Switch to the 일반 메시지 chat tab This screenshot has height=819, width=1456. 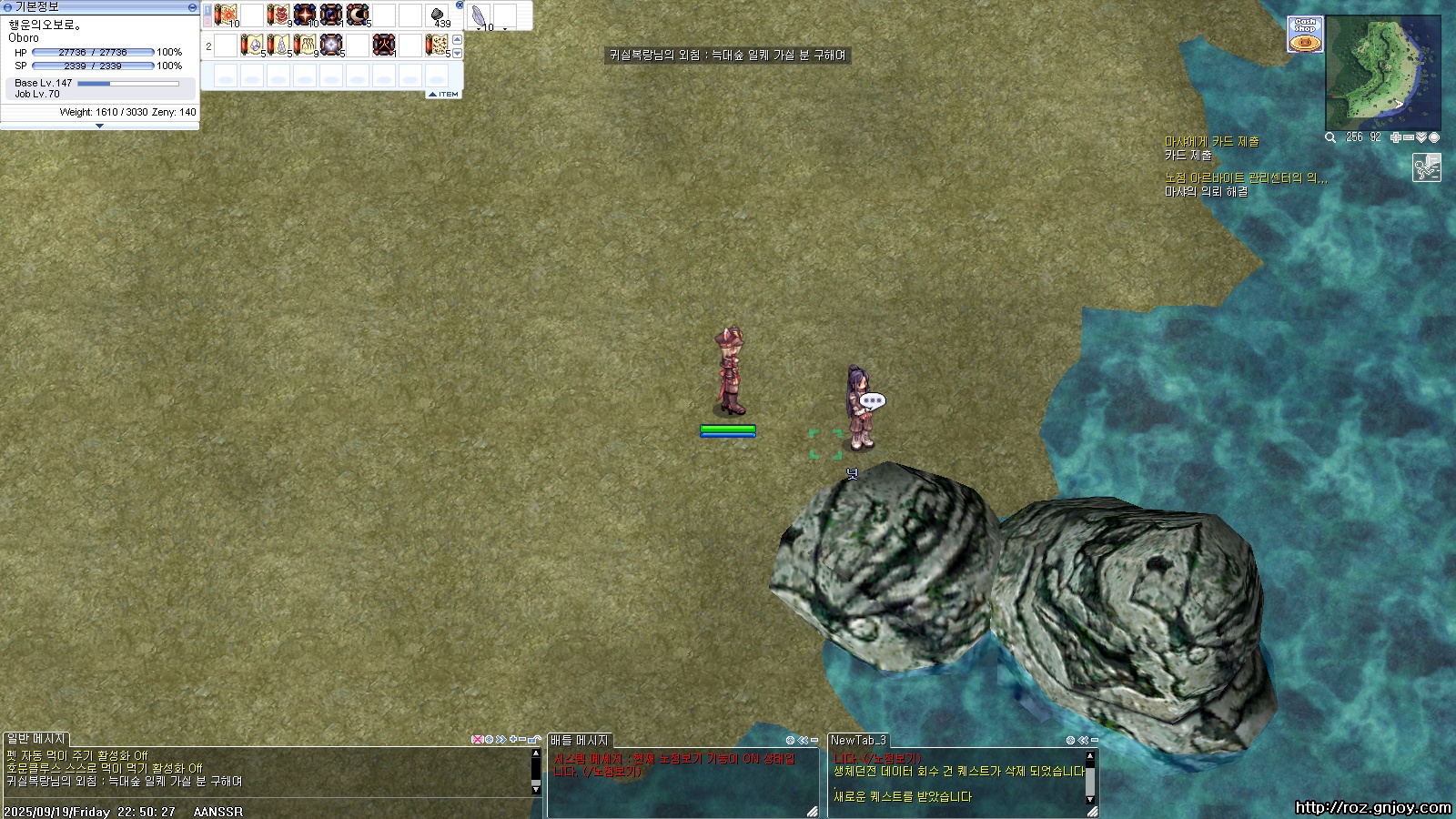[35, 740]
